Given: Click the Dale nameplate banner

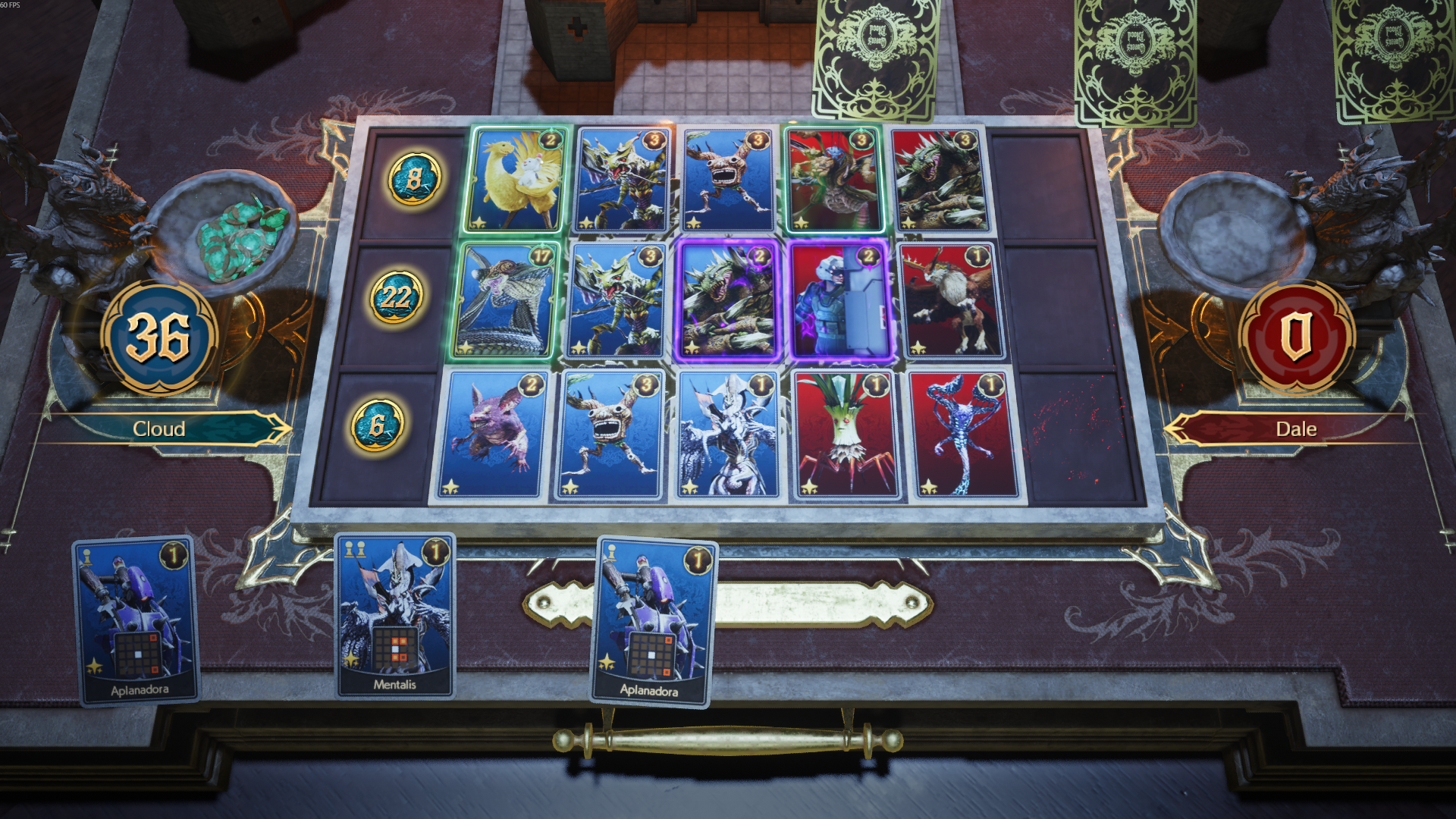Looking at the screenshot, I should point(1298,428).
